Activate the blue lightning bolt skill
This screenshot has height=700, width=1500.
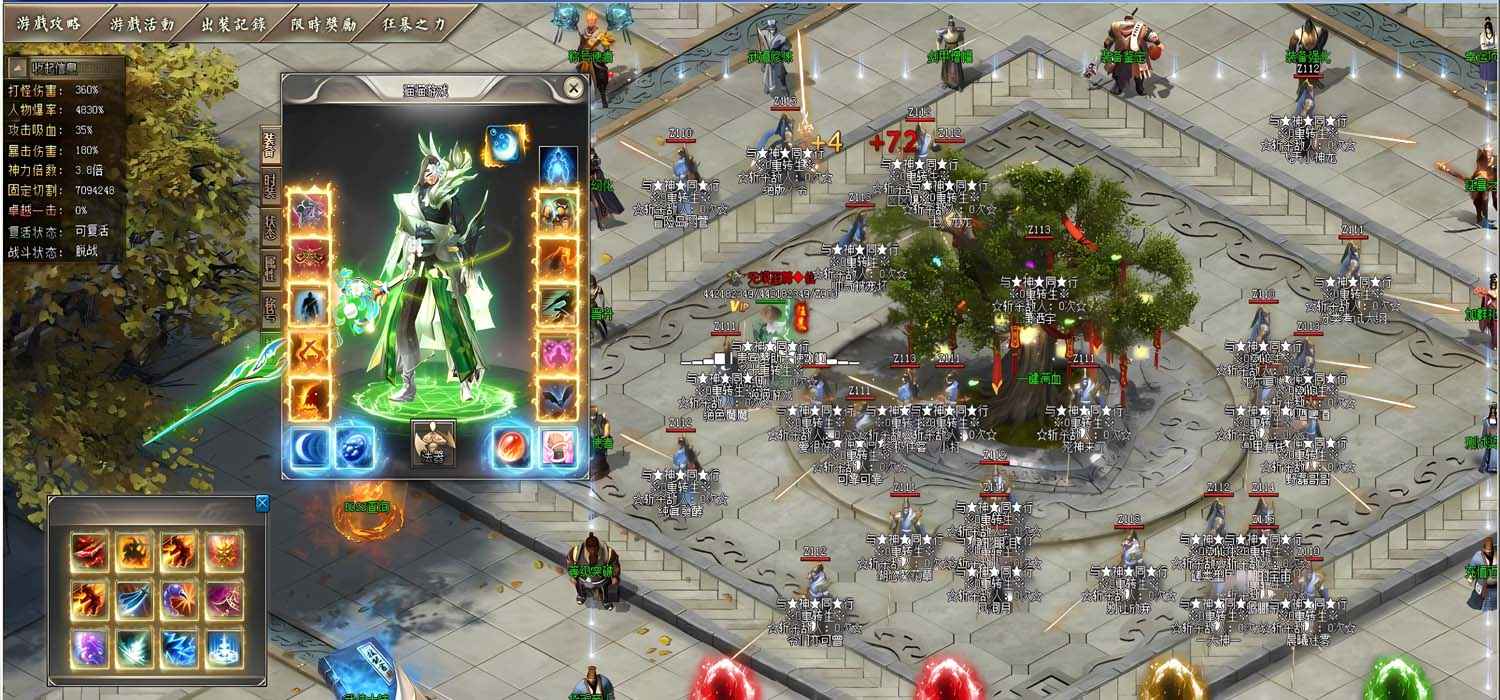[x=180, y=648]
